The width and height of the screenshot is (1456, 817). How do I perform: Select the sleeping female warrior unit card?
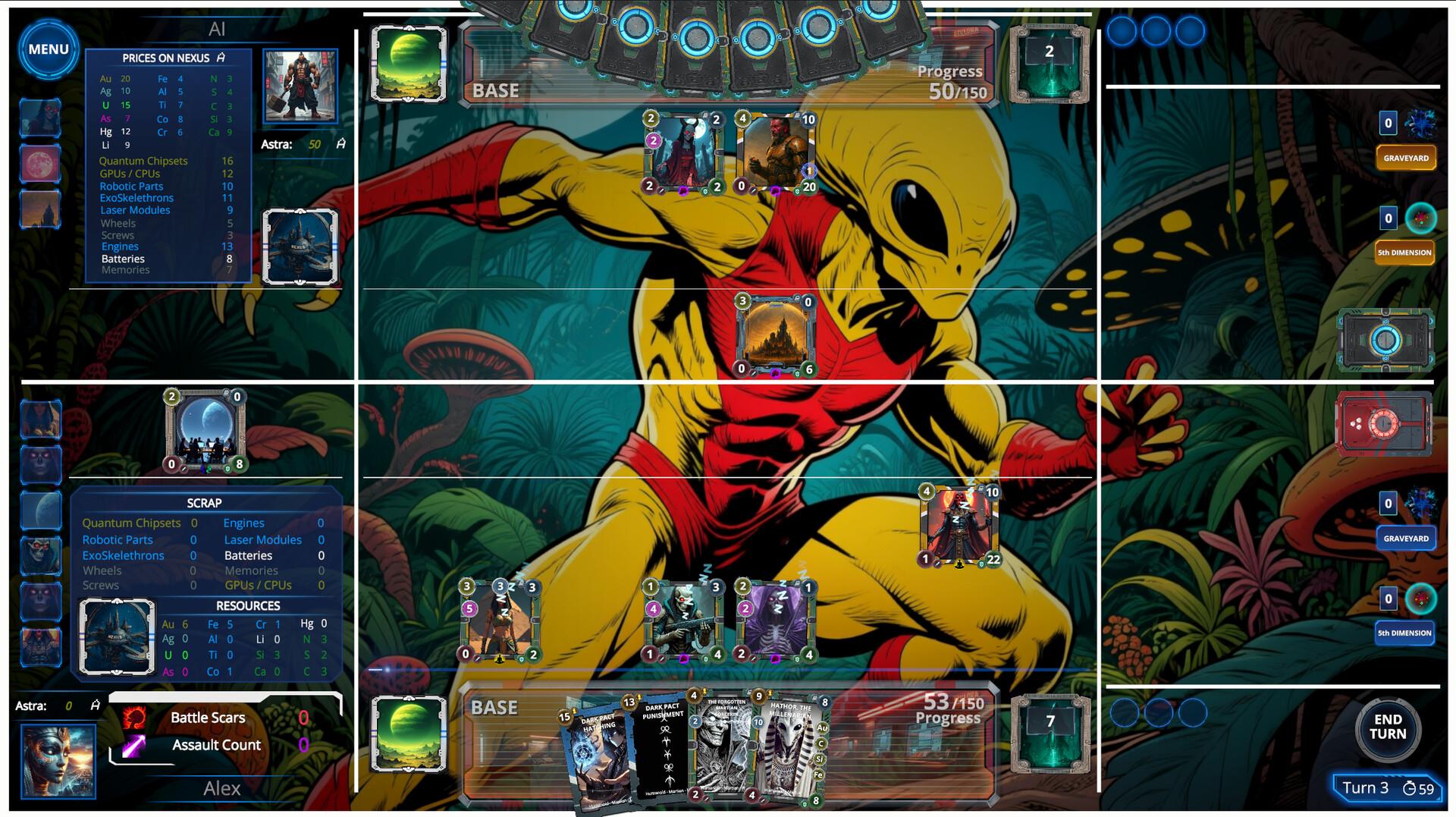point(500,621)
